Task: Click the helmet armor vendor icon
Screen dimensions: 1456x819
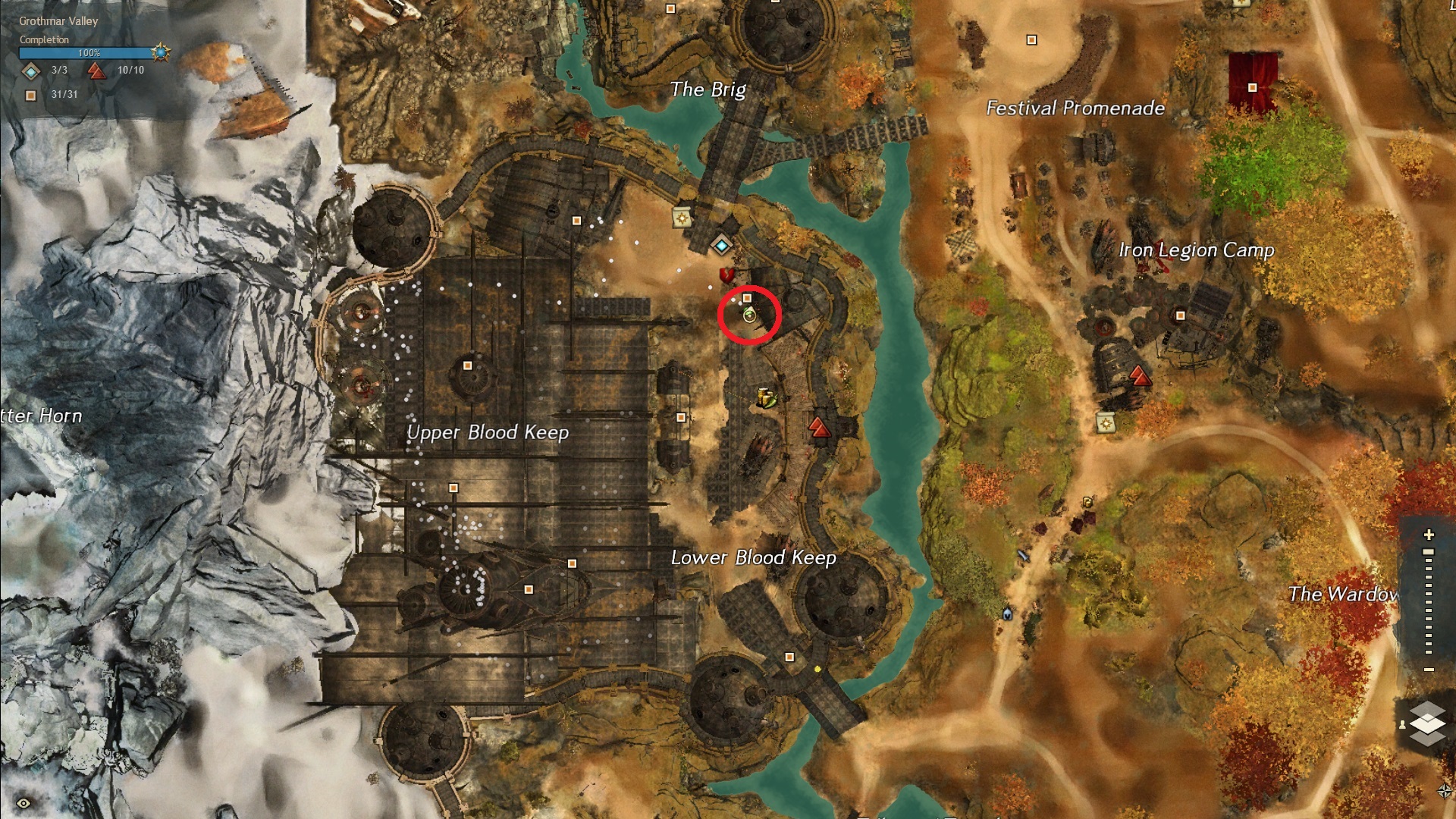Action: [1007, 613]
